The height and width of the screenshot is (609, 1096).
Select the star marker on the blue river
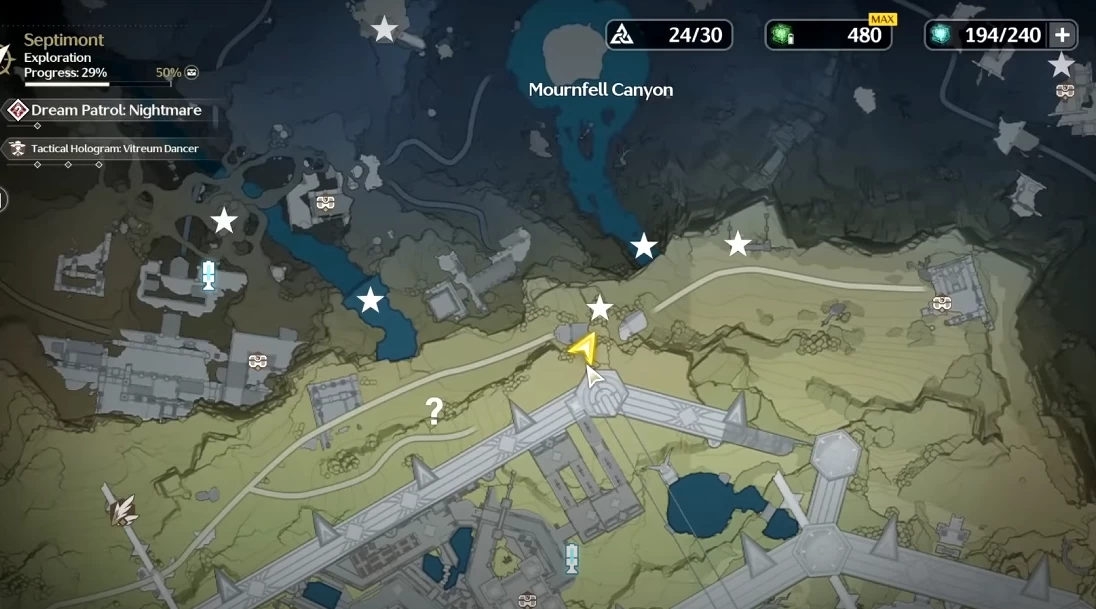pyautogui.click(x=371, y=299)
